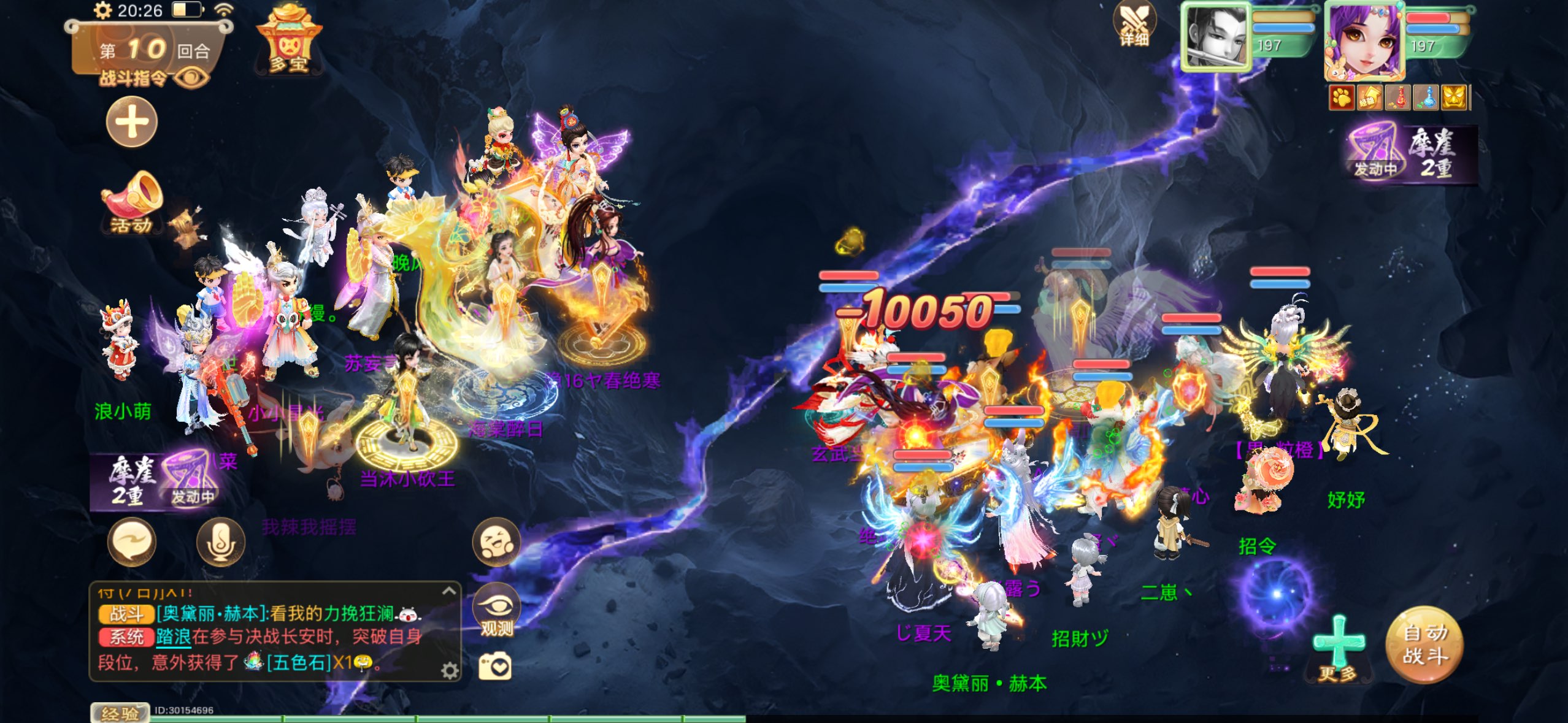Open the emoji face button
The image size is (1568, 723).
point(496,542)
